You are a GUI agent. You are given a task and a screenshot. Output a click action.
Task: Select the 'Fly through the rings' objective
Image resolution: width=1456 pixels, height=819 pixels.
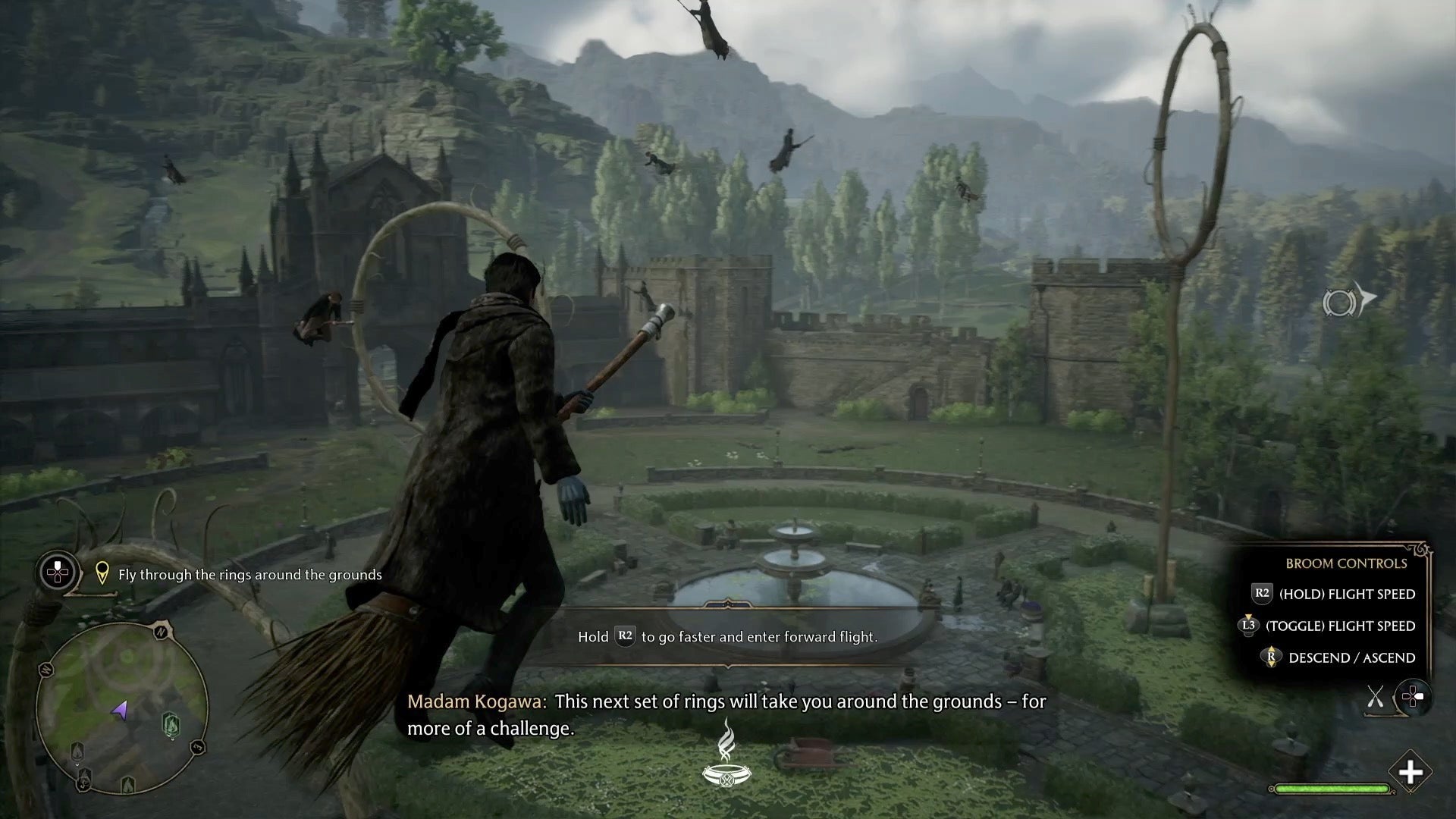click(x=249, y=575)
